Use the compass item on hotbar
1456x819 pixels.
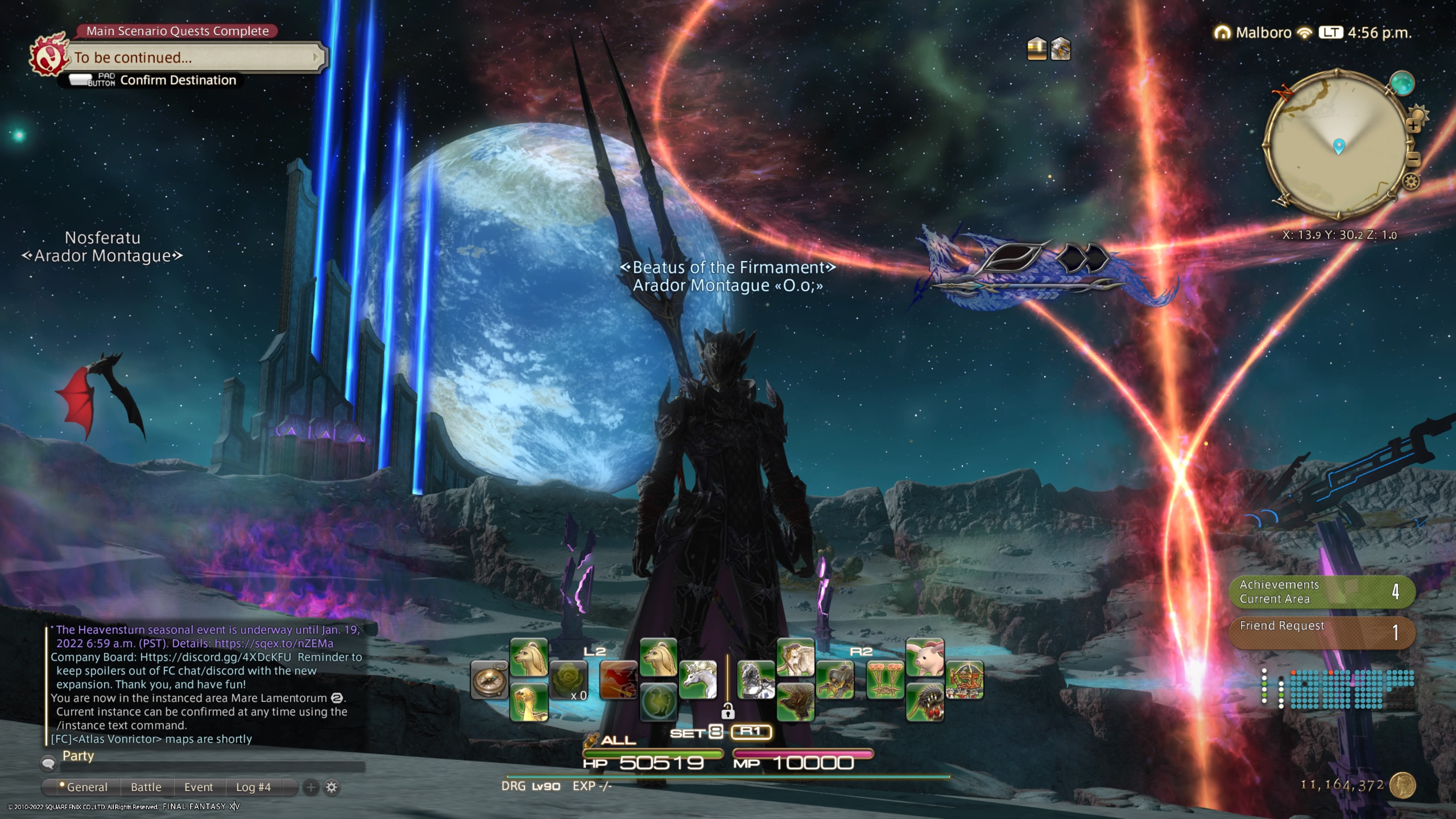489,680
